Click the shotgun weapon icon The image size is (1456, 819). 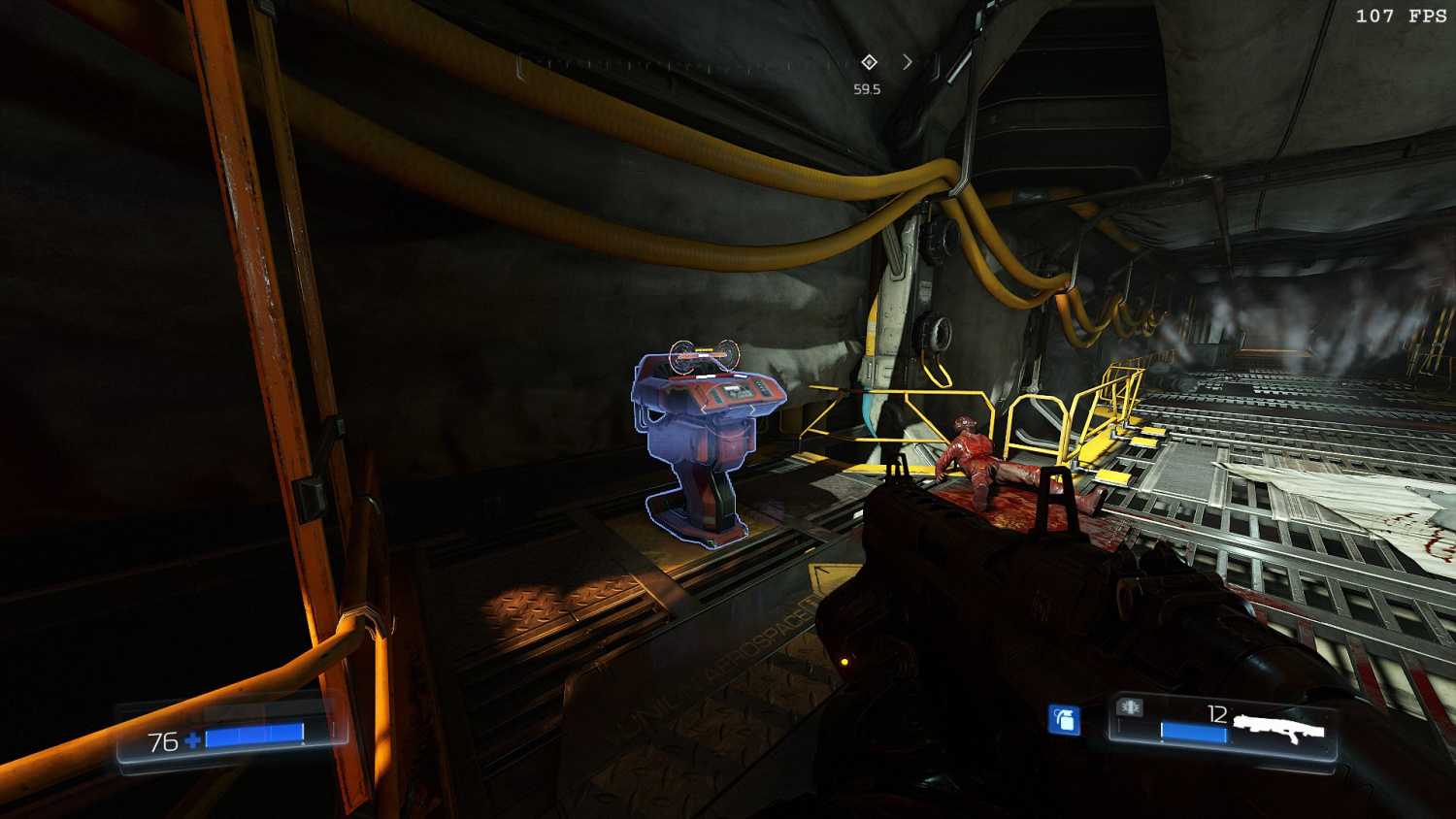coord(1279,724)
